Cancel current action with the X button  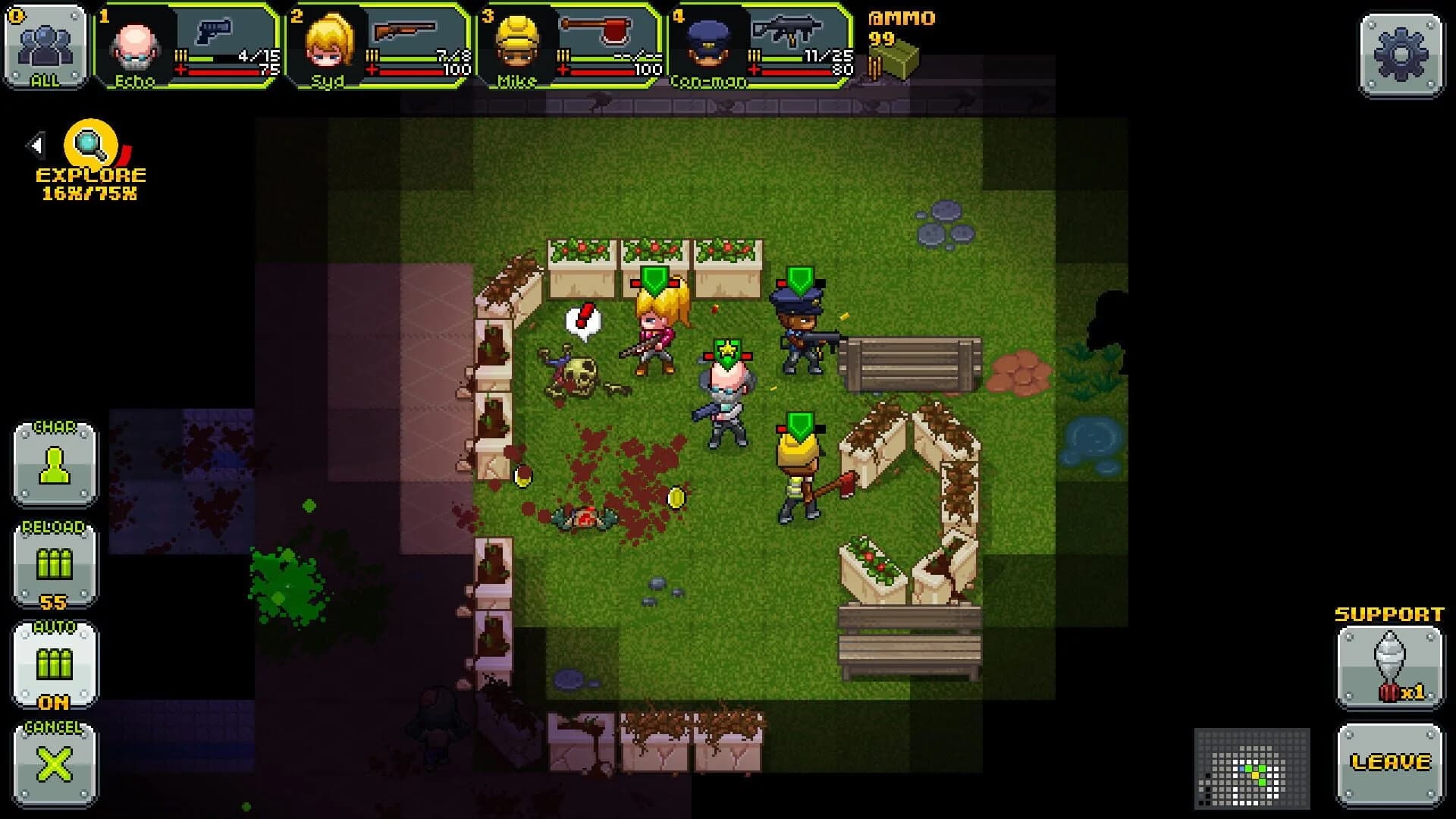[x=53, y=762]
